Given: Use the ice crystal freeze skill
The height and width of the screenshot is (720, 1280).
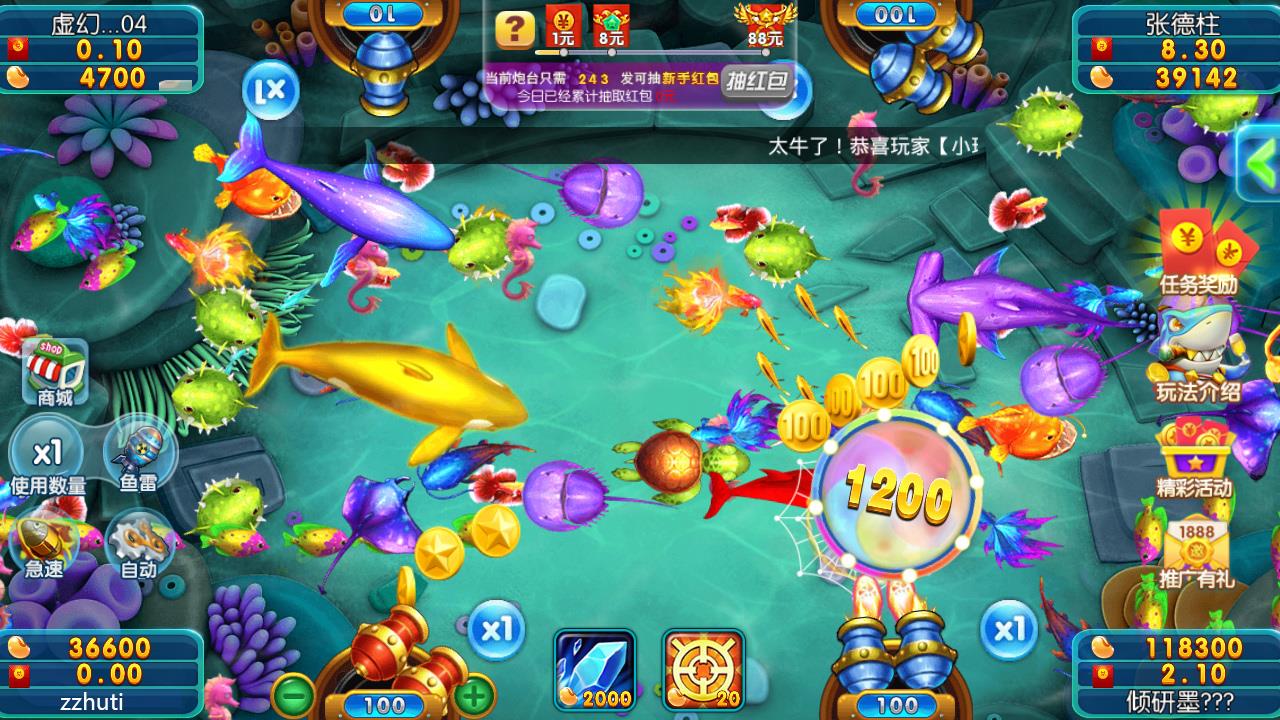Looking at the screenshot, I should pos(595,669).
